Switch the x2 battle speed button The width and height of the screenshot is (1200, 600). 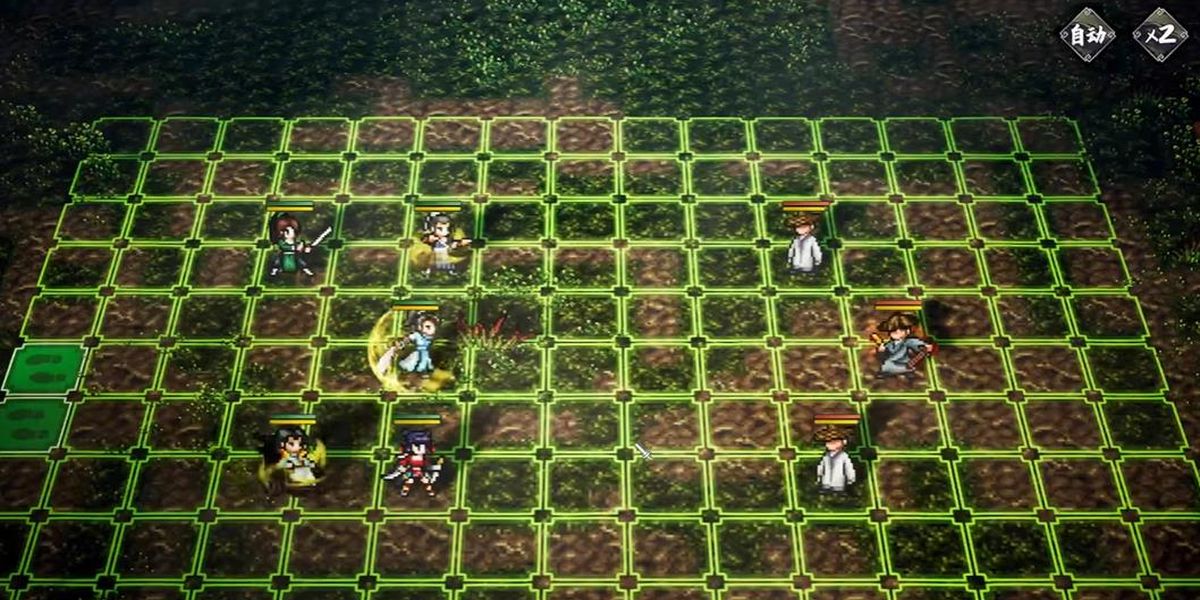click(1160, 35)
